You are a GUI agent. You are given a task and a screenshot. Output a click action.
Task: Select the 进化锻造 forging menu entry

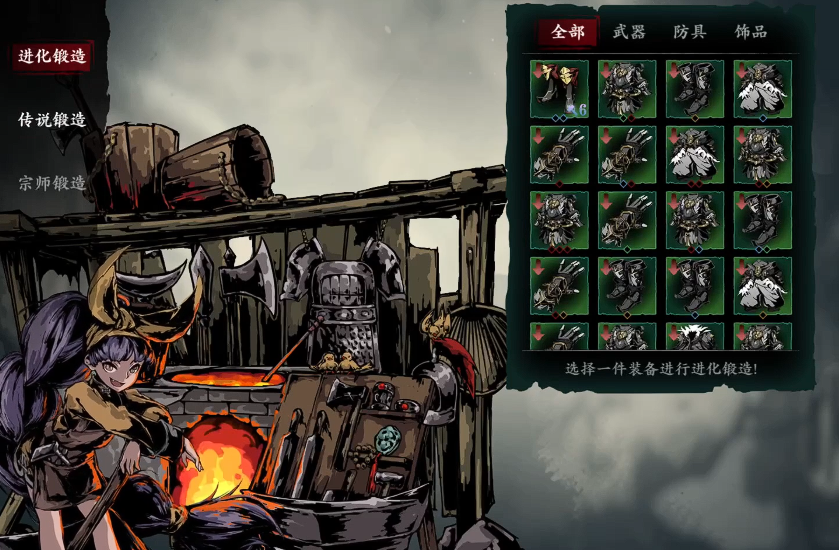53,56
